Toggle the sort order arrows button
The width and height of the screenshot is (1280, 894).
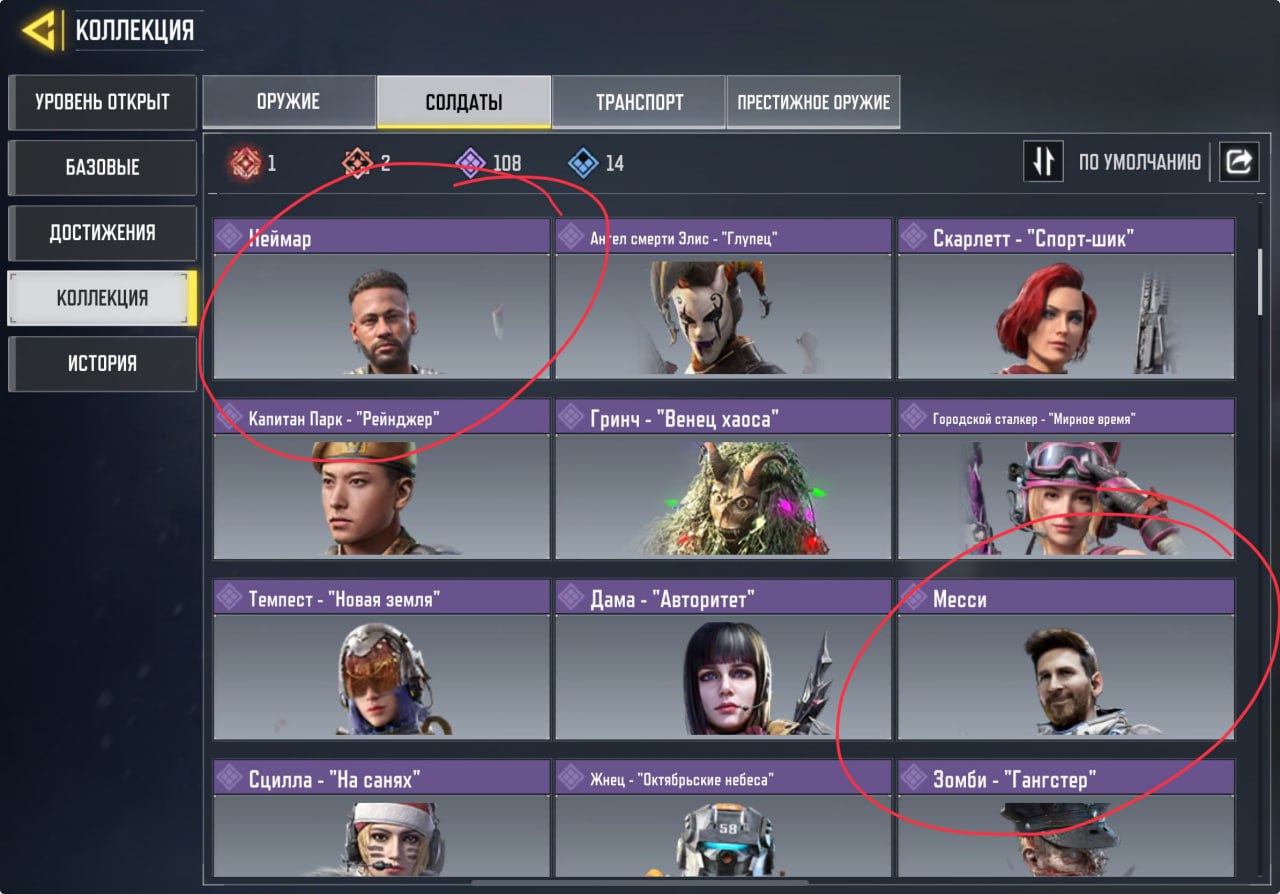click(x=1043, y=162)
